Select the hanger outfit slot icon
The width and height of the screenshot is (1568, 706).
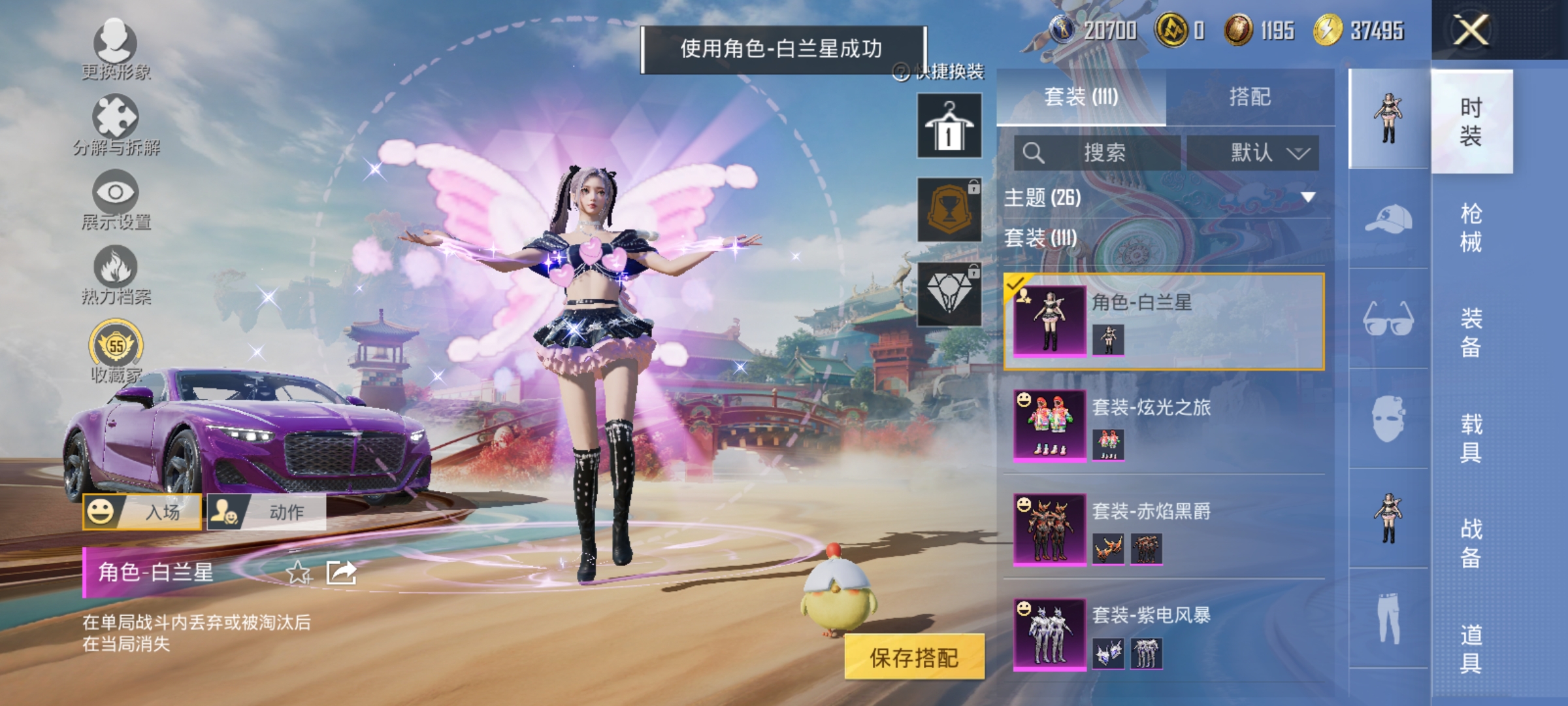949,126
